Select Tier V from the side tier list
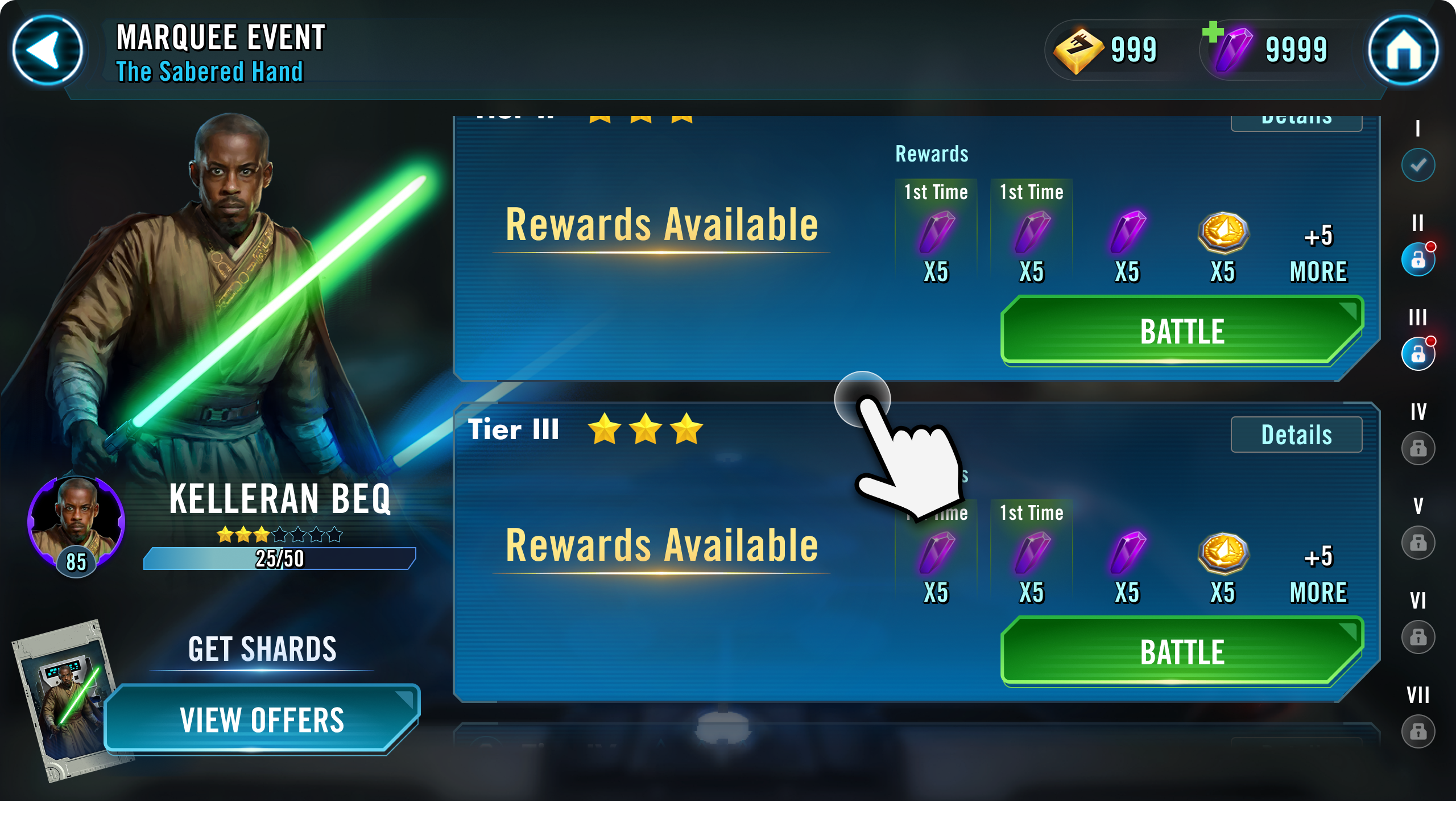The width and height of the screenshot is (1456, 819). 1417,542
